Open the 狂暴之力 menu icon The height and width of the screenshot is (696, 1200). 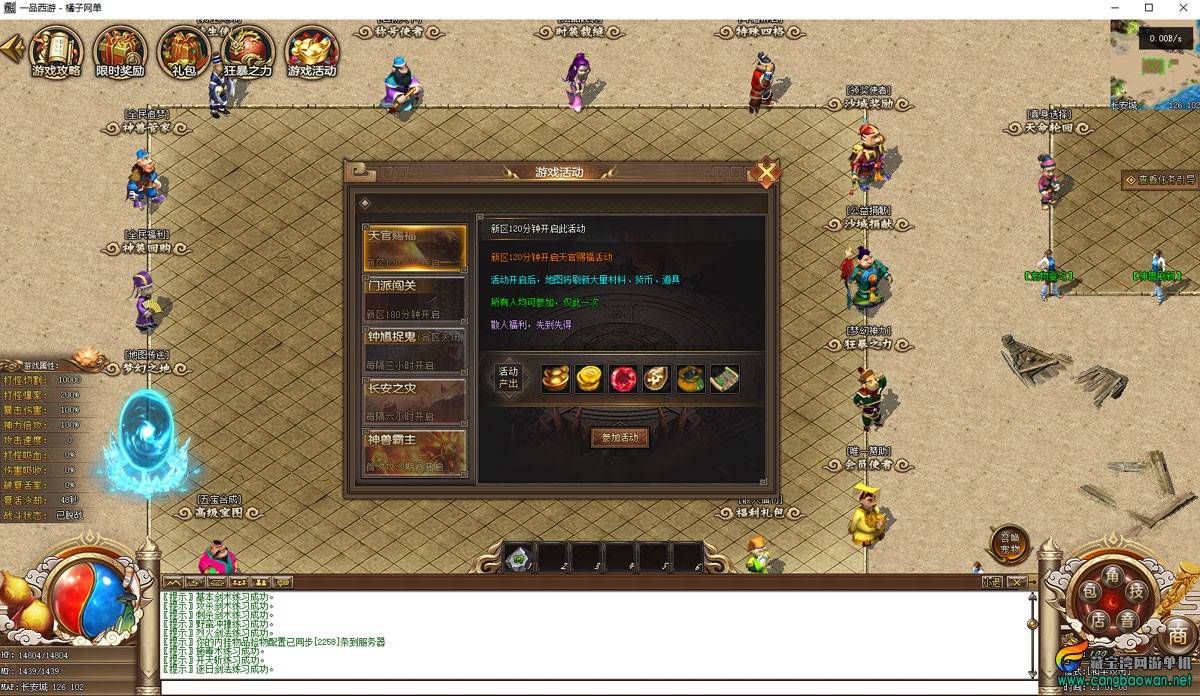tap(248, 52)
